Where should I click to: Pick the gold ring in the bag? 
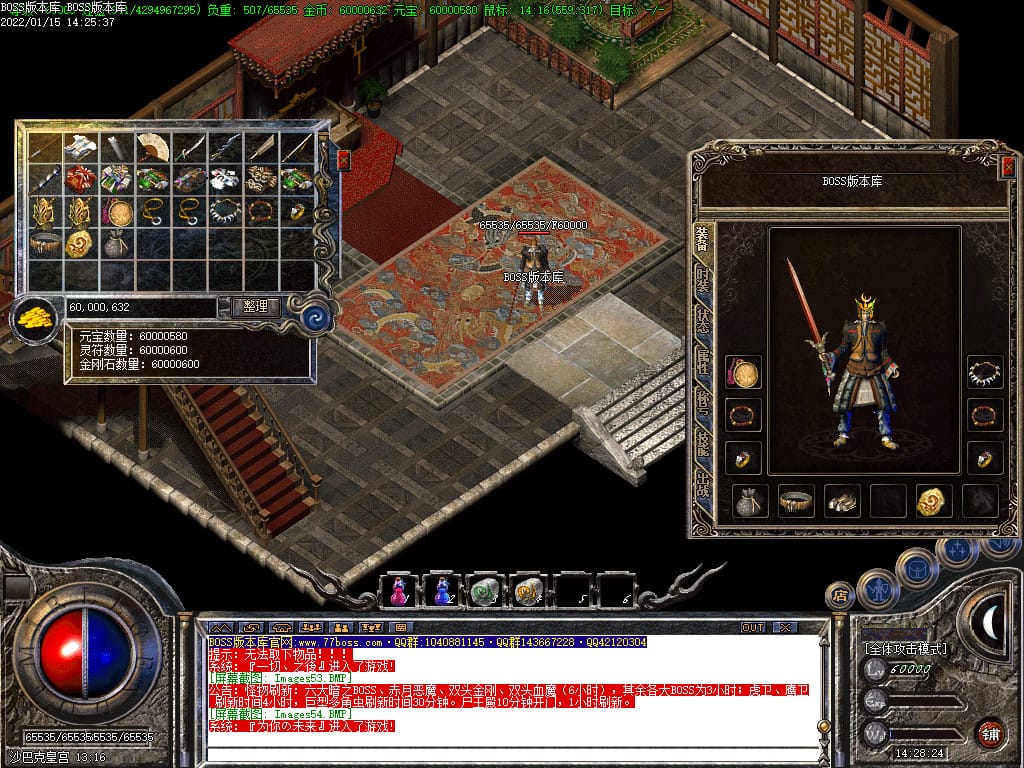(296, 212)
